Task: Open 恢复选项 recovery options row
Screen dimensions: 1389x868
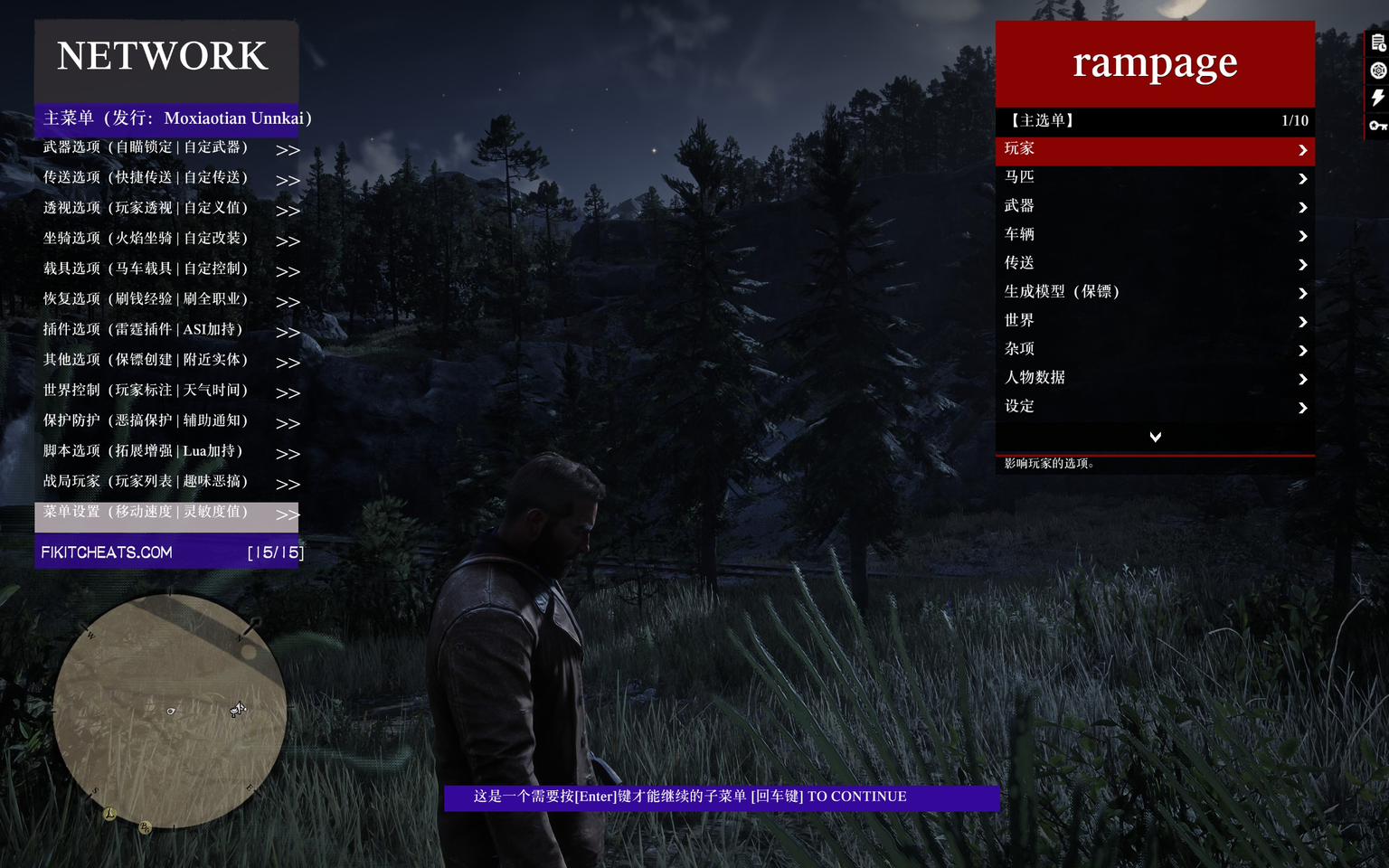Action: click(168, 300)
